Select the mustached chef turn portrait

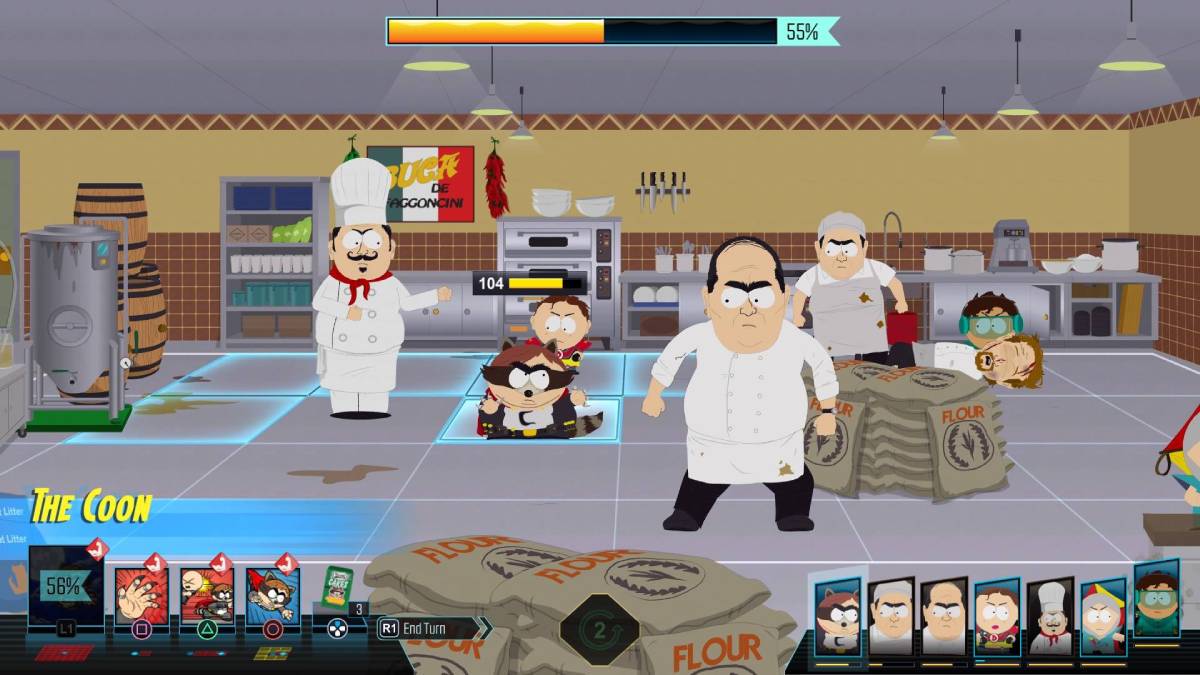[1049, 617]
